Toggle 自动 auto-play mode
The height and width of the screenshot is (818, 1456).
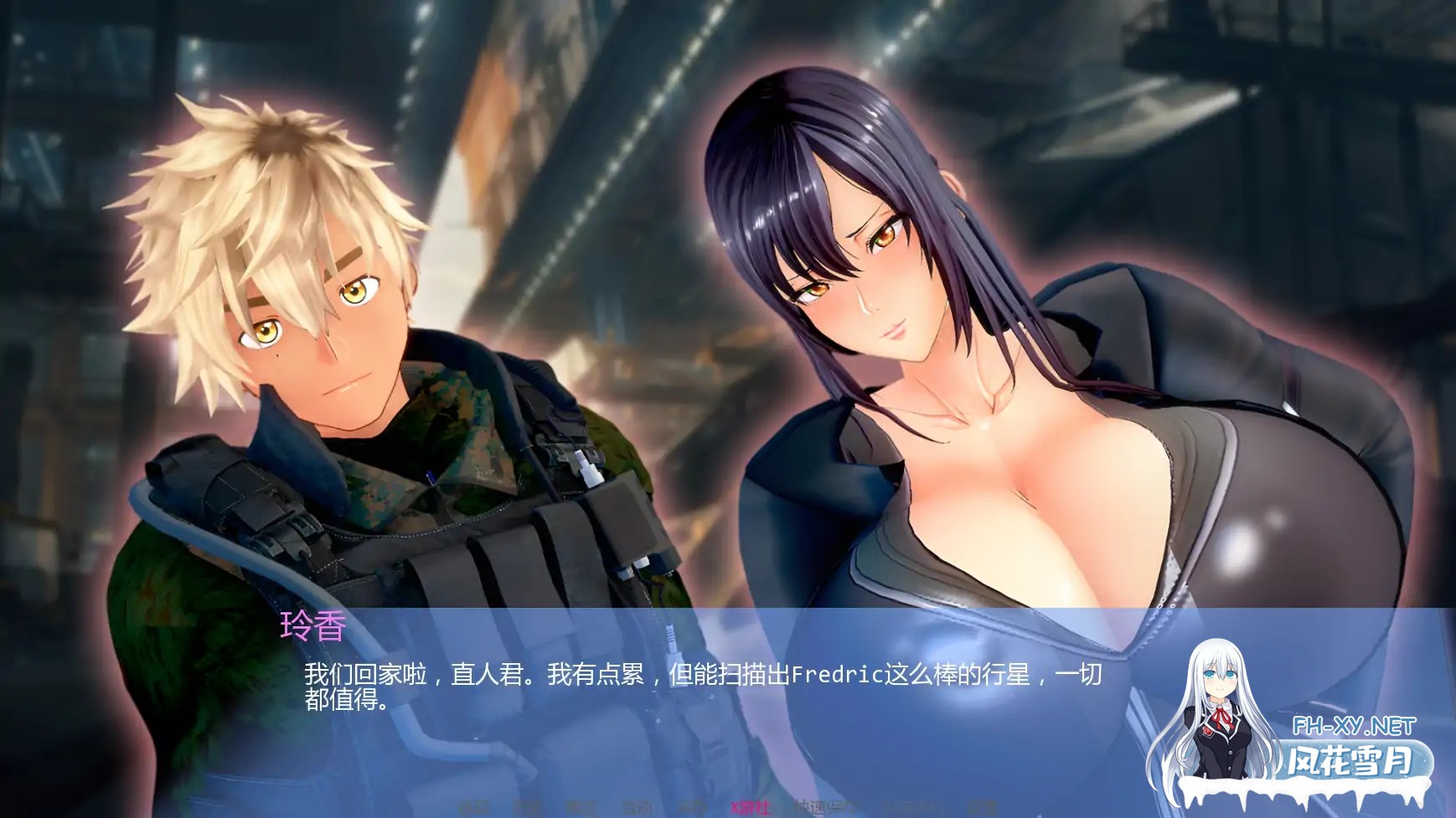[635, 808]
